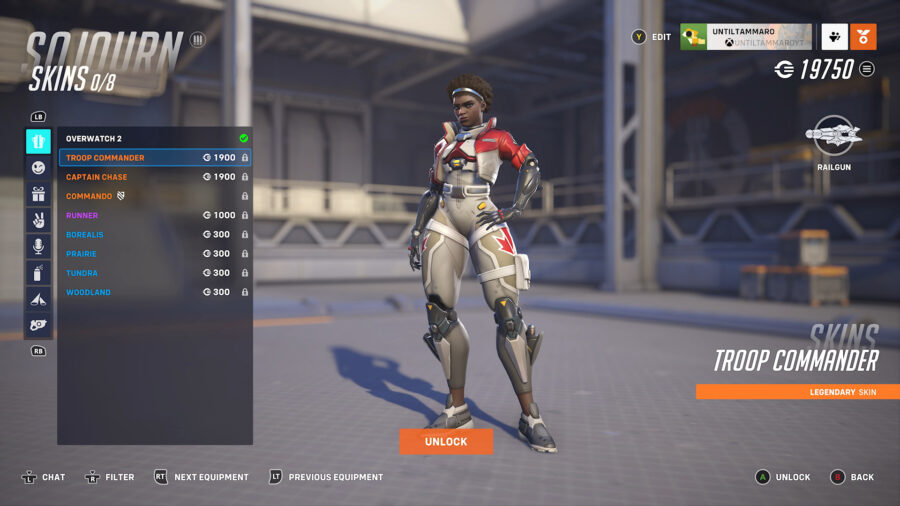Viewport: 900px width, 506px height.
Task: Switch to the sprays can tab
Action: click(38, 272)
